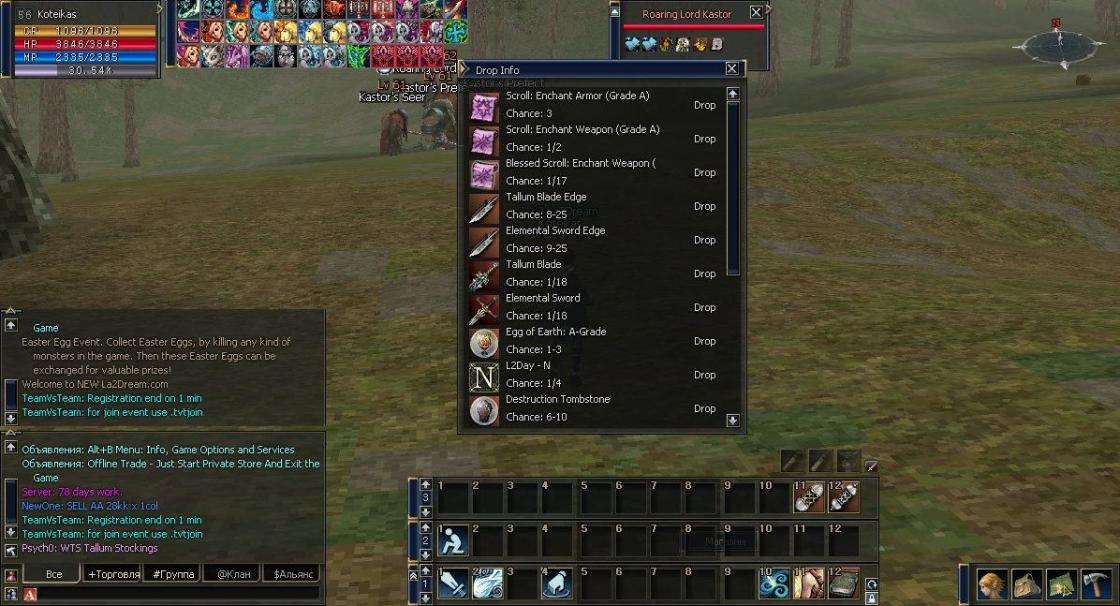Close the Roaring Lord Kastor target panel
This screenshot has height=606, width=1120.
point(755,13)
